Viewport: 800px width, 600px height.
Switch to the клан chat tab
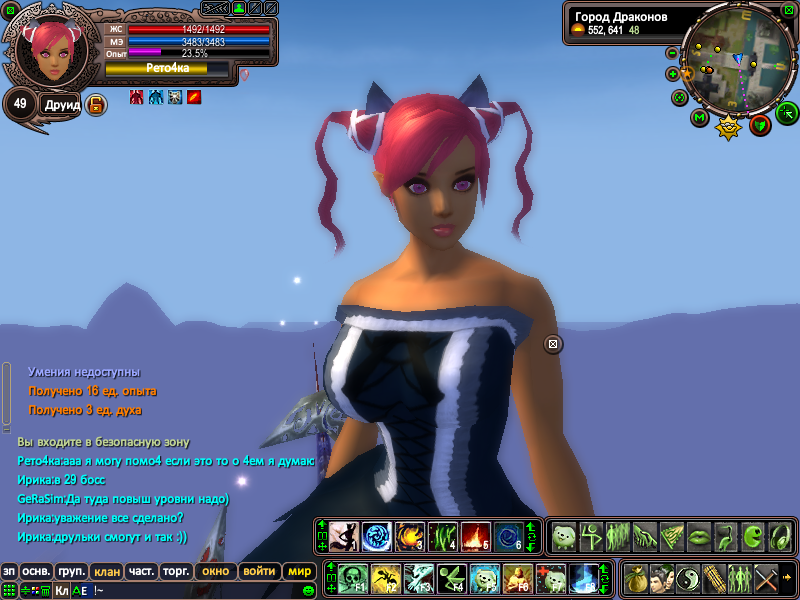(x=105, y=572)
